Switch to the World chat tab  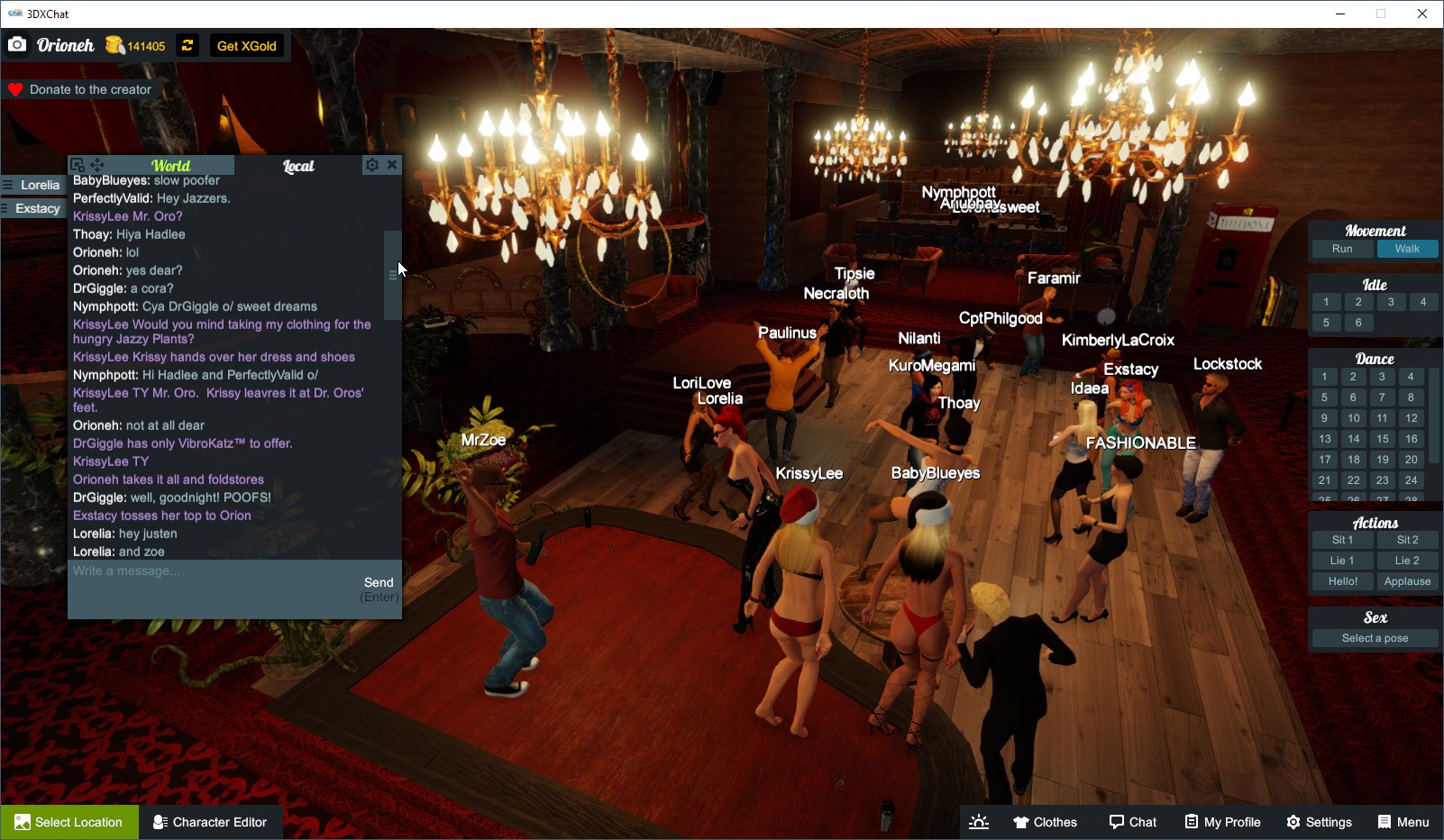click(170, 166)
